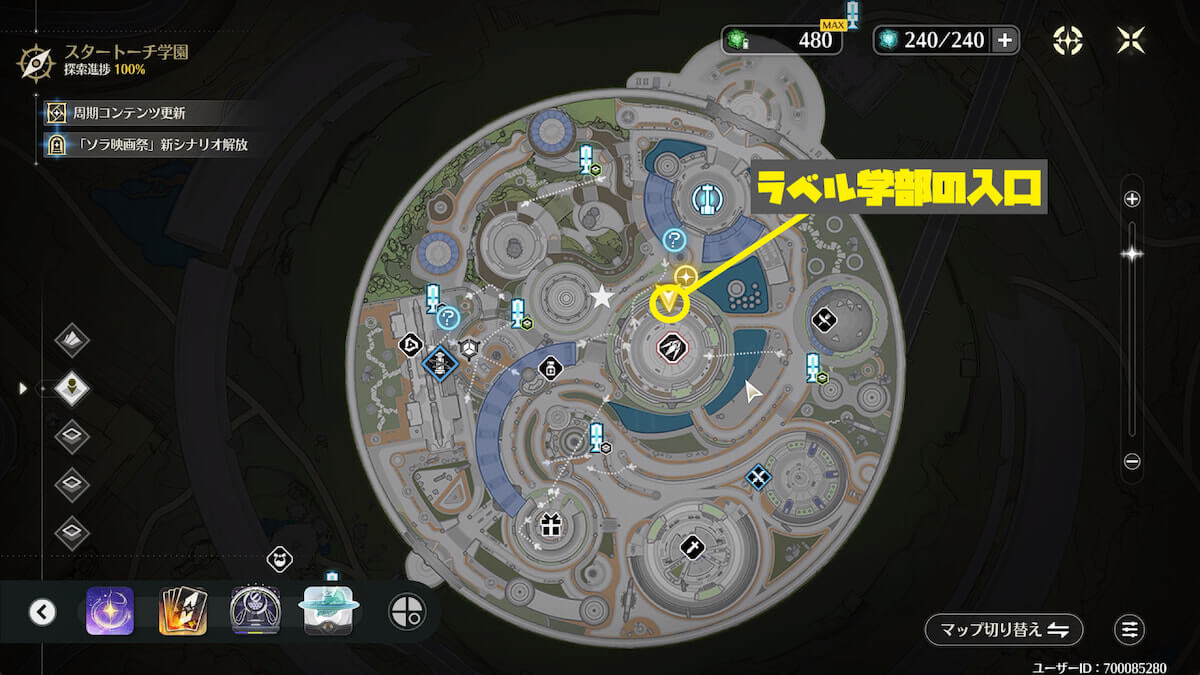Screen dimensions: 1200x675
Task: Click the マップ切り替え map switch button
Action: tap(1003, 630)
